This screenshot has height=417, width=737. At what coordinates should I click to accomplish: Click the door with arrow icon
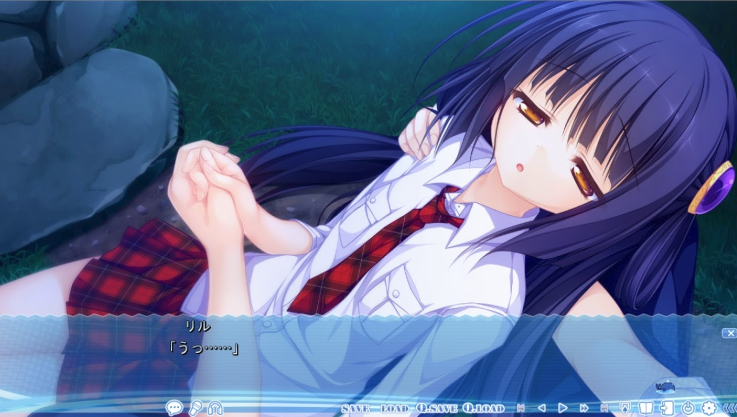point(667,408)
